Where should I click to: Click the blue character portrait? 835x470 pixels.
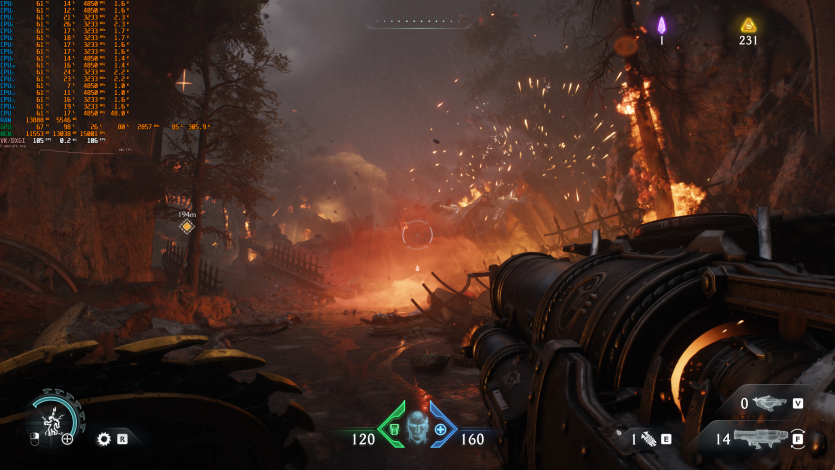(x=418, y=426)
